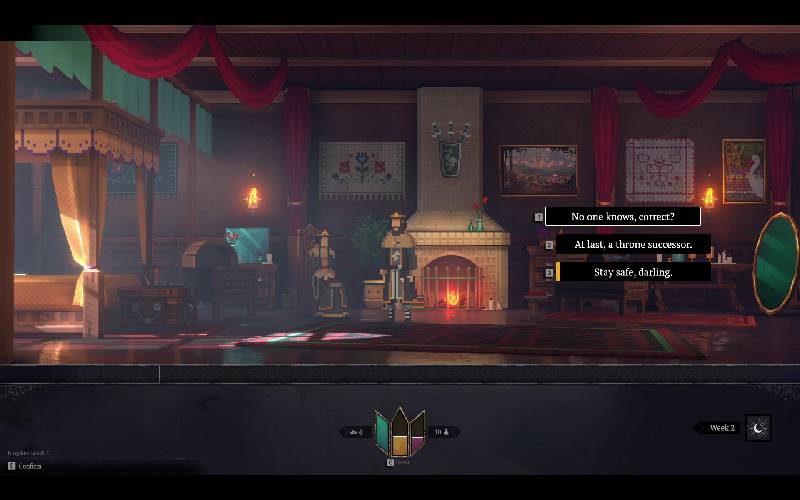Choose reply "No one knows, correct?"
Viewport: 800px width, 500px height.
(x=622, y=216)
